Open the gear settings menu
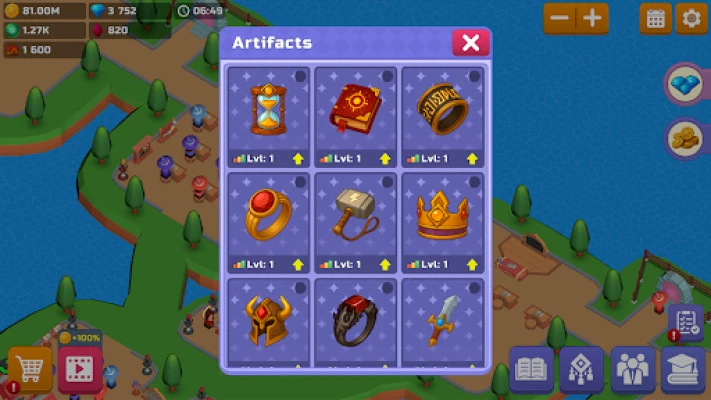The image size is (711, 400). pyautogui.click(x=690, y=18)
